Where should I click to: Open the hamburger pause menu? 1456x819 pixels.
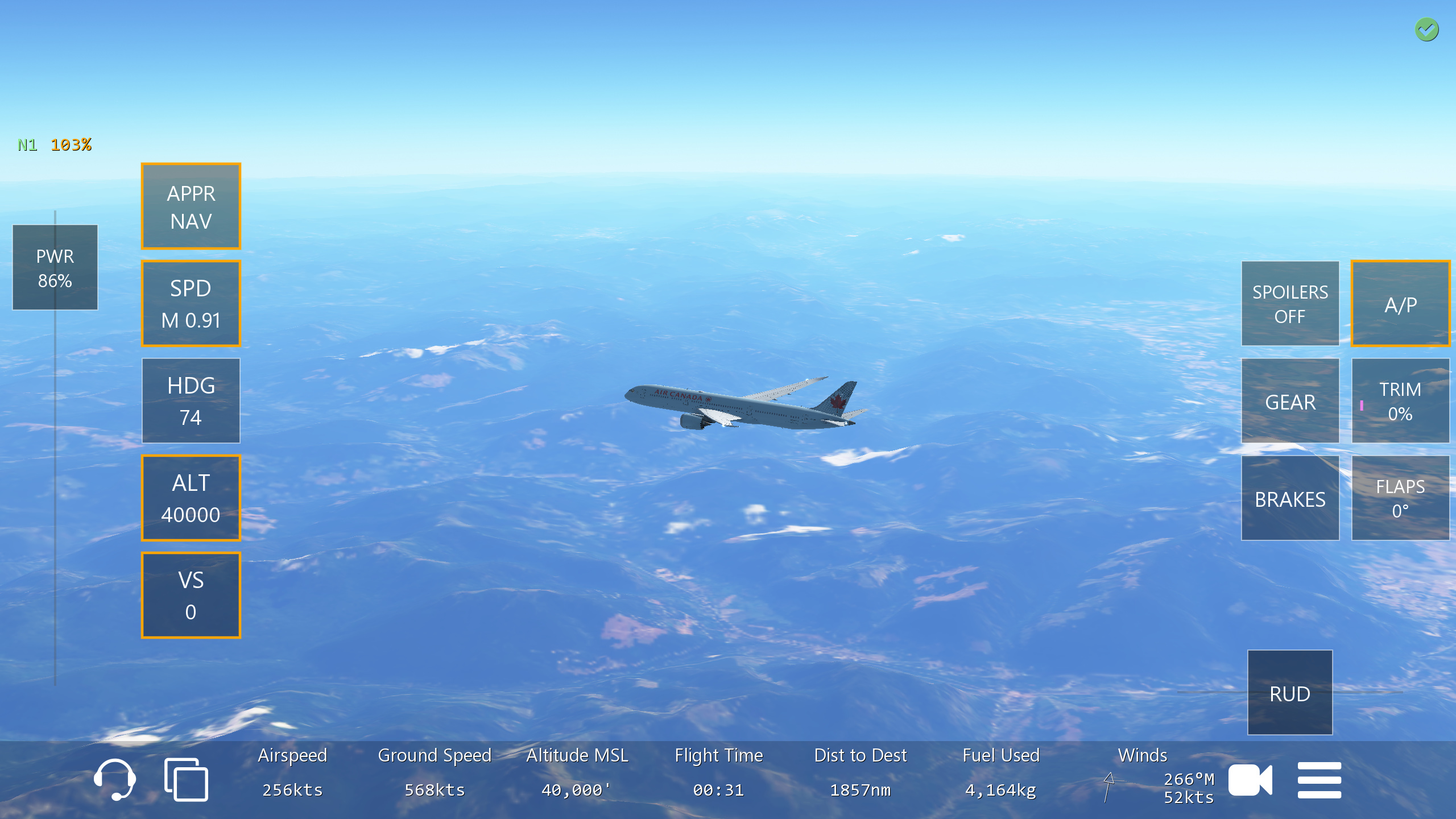pos(1319,780)
